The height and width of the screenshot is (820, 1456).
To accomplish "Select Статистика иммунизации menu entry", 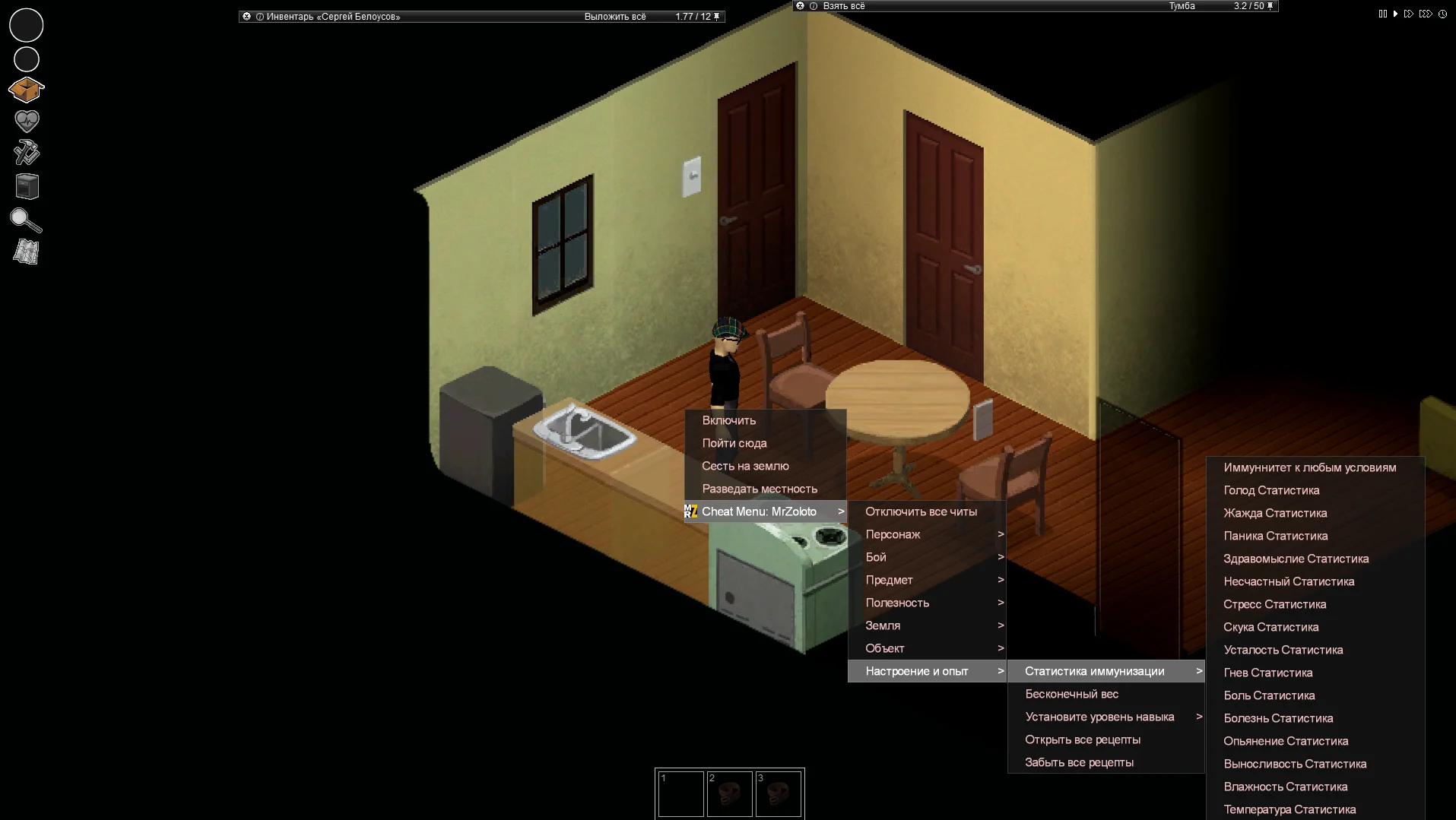I will click(1094, 671).
